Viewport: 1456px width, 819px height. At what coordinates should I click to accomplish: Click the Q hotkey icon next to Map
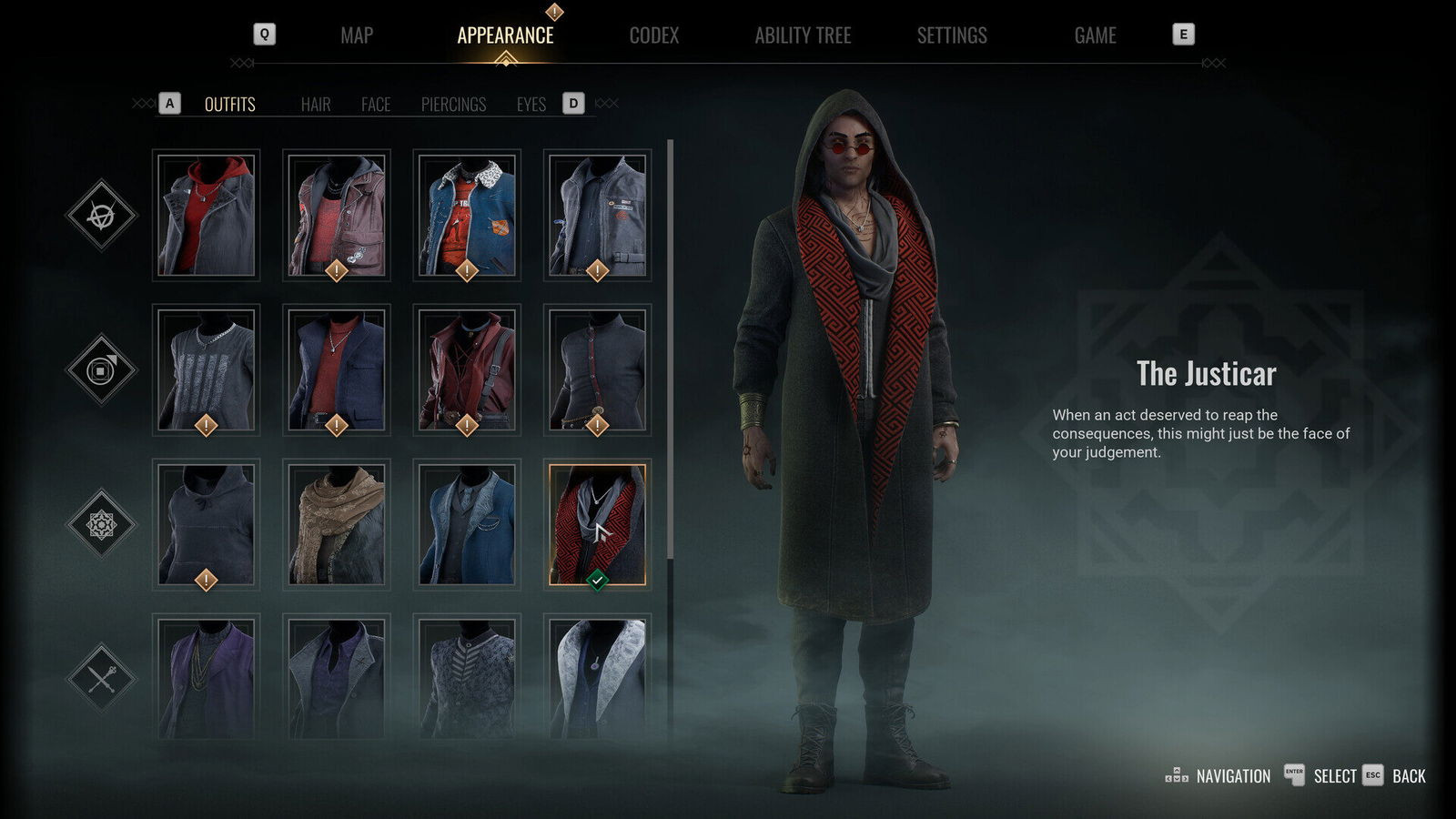[265, 34]
